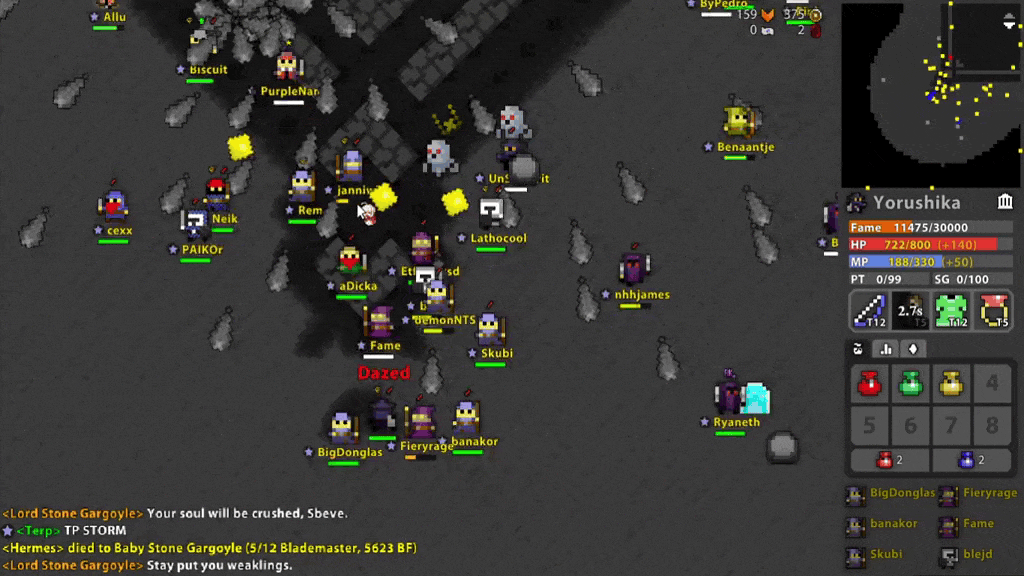The height and width of the screenshot is (576, 1024).
Task: Select Skubi in the nearby players list
Action: click(x=880, y=554)
